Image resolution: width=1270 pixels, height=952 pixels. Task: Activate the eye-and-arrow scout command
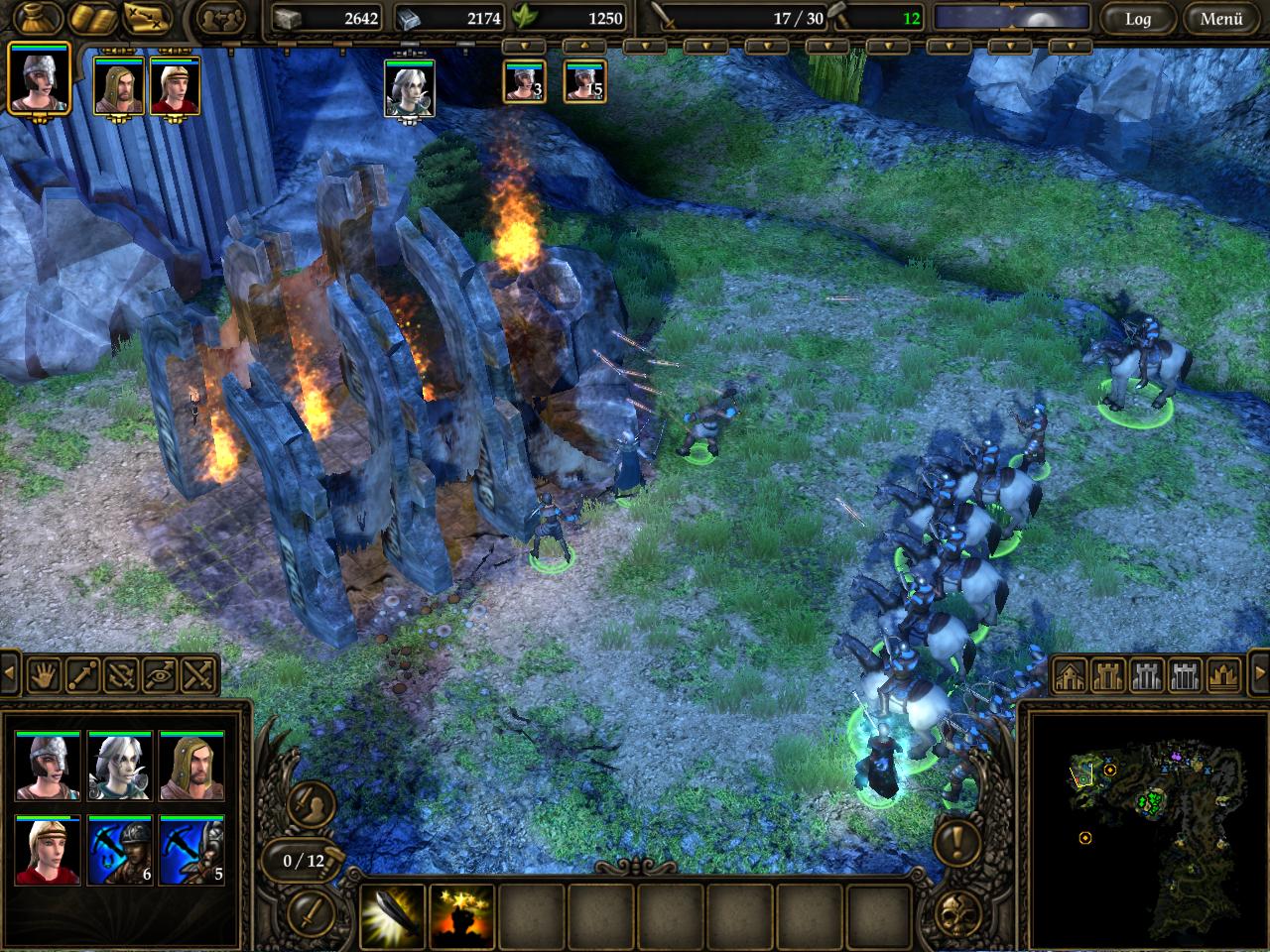(161, 676)
